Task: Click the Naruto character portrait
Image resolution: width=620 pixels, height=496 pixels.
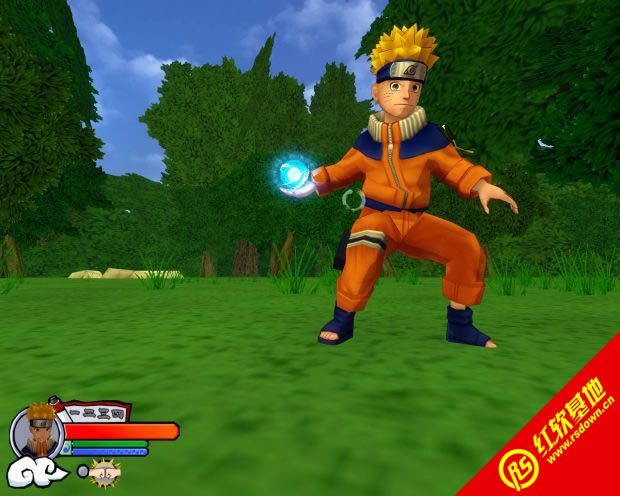Action: [37, 431]
